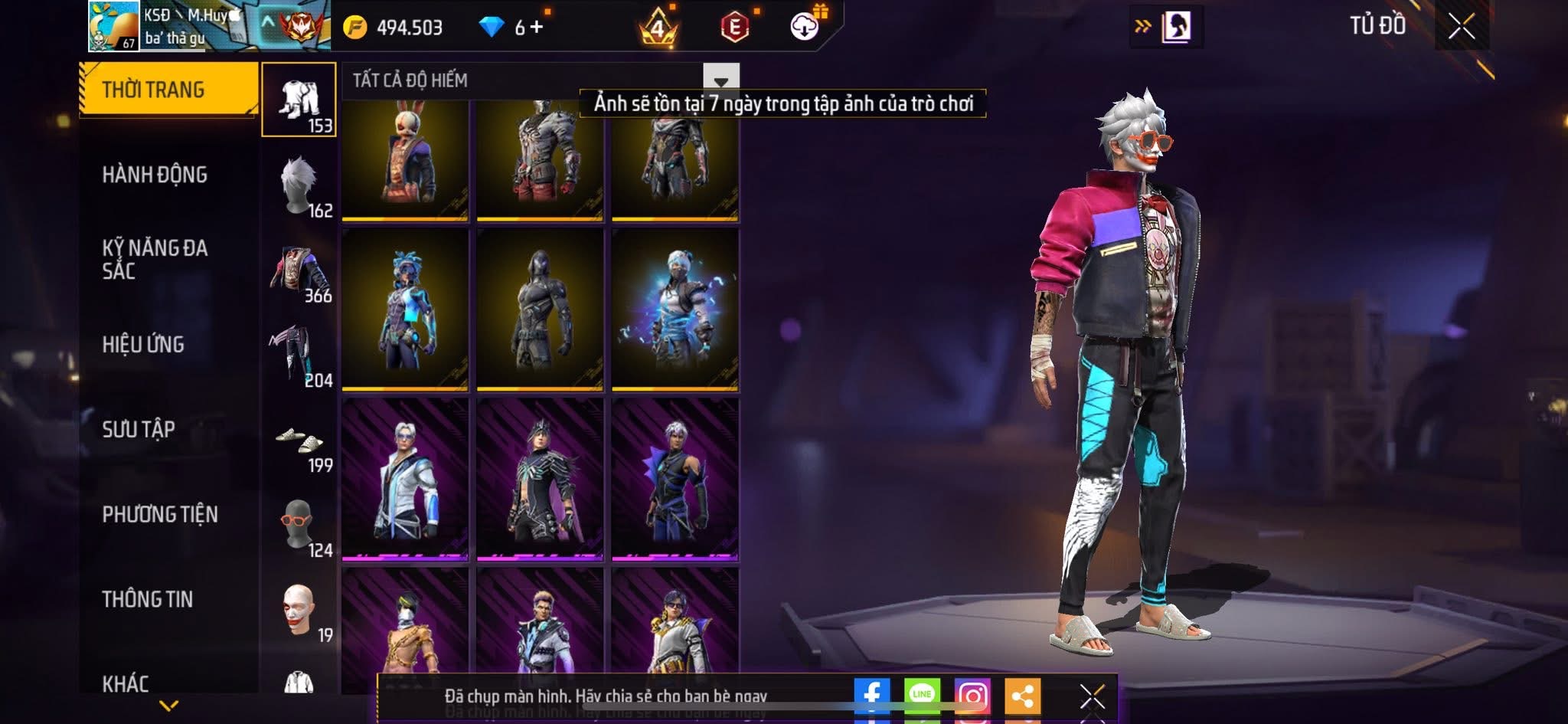Select the Hiệu Ứng tab

point(143,345)
